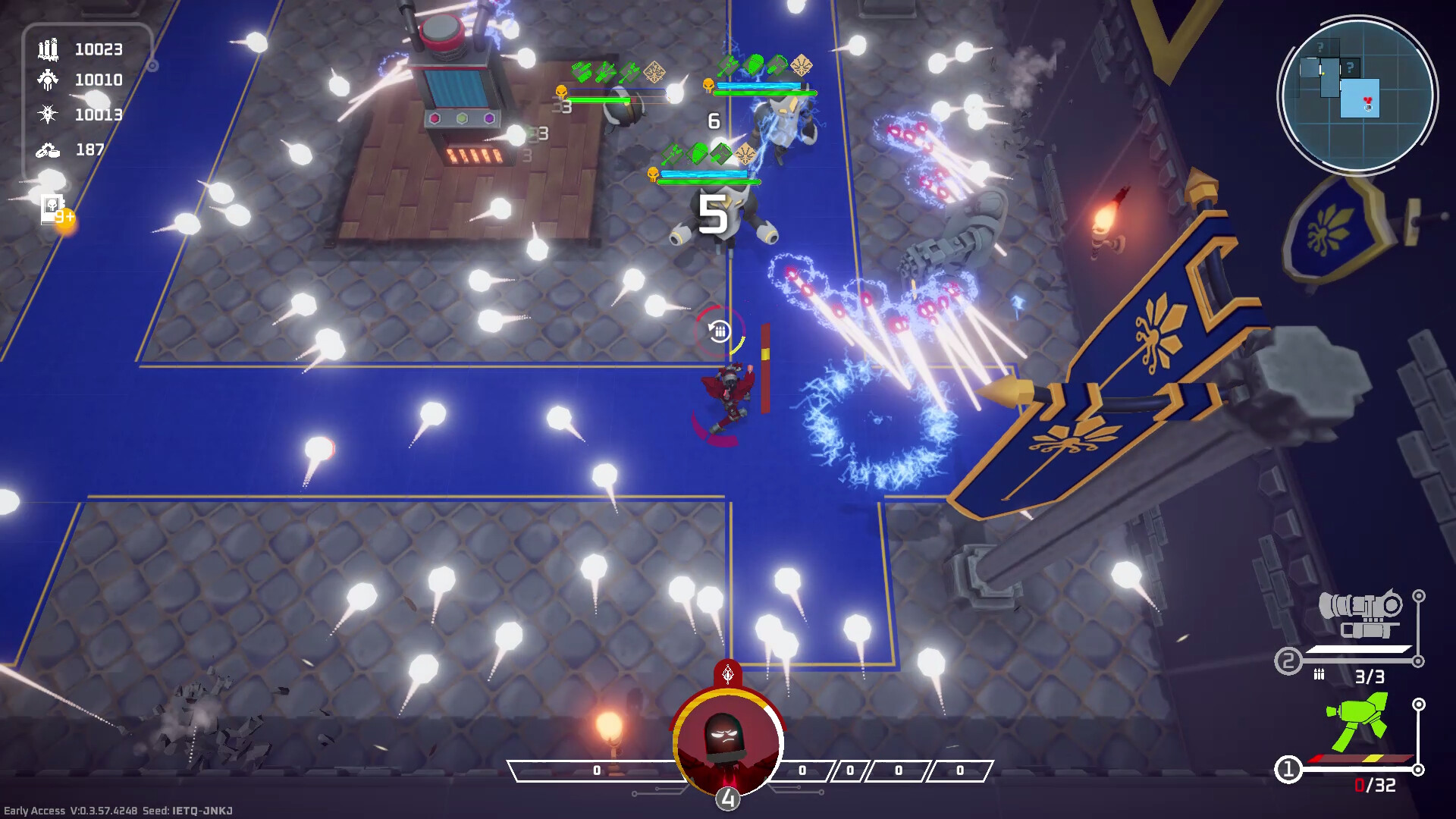Screen dimensions: 1456x819
Task: Select the first score slot showing 0
Action: 597,768
